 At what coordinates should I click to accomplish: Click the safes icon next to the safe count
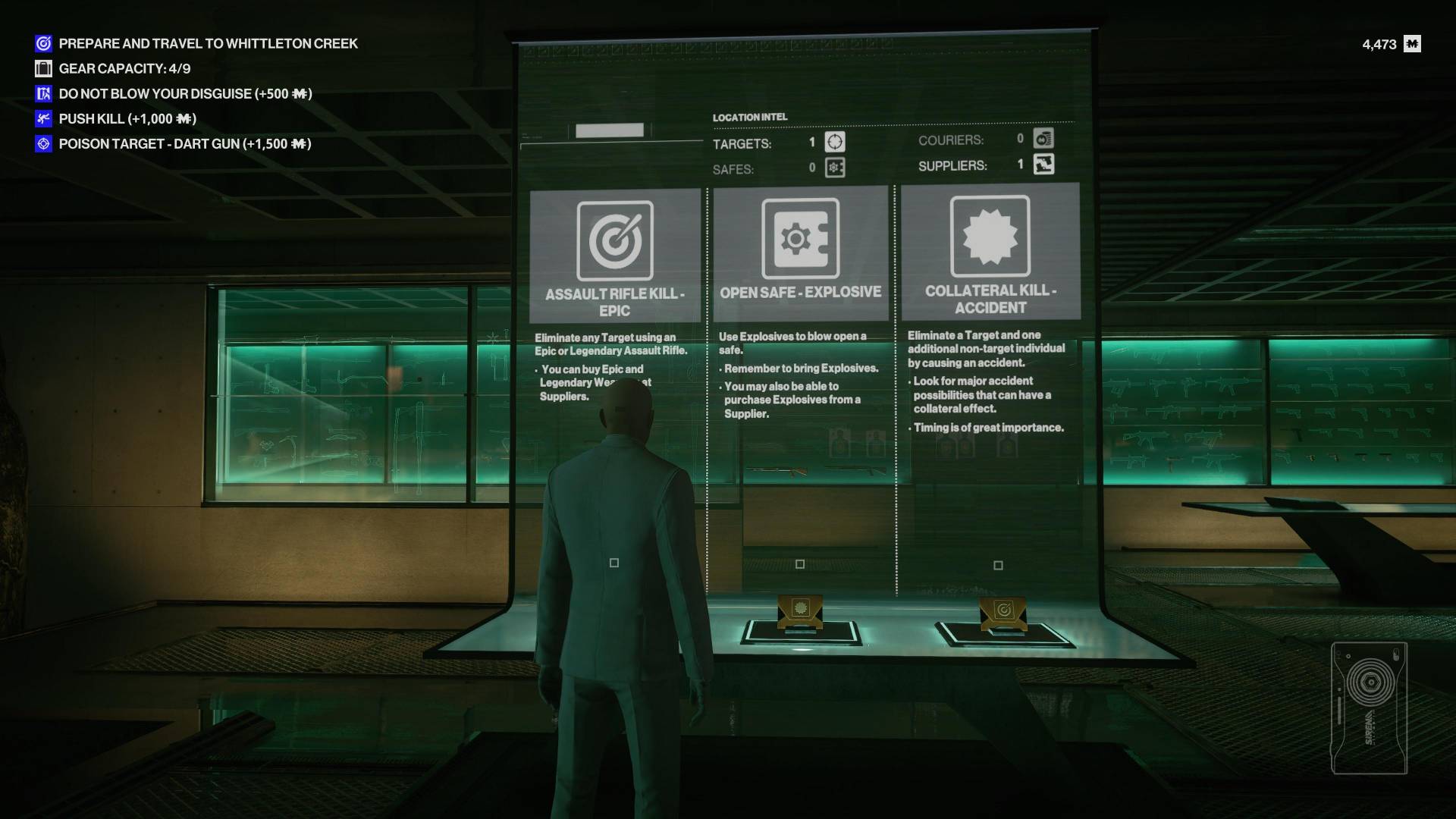tap(834, 168)
